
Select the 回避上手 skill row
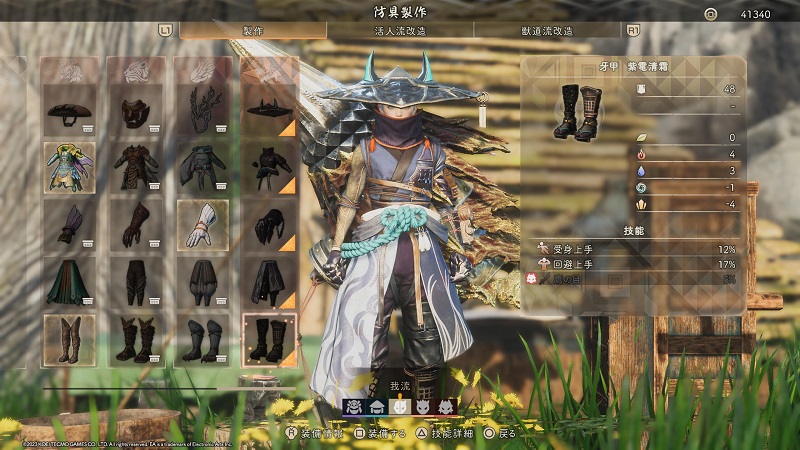click(x=635, y=265)
